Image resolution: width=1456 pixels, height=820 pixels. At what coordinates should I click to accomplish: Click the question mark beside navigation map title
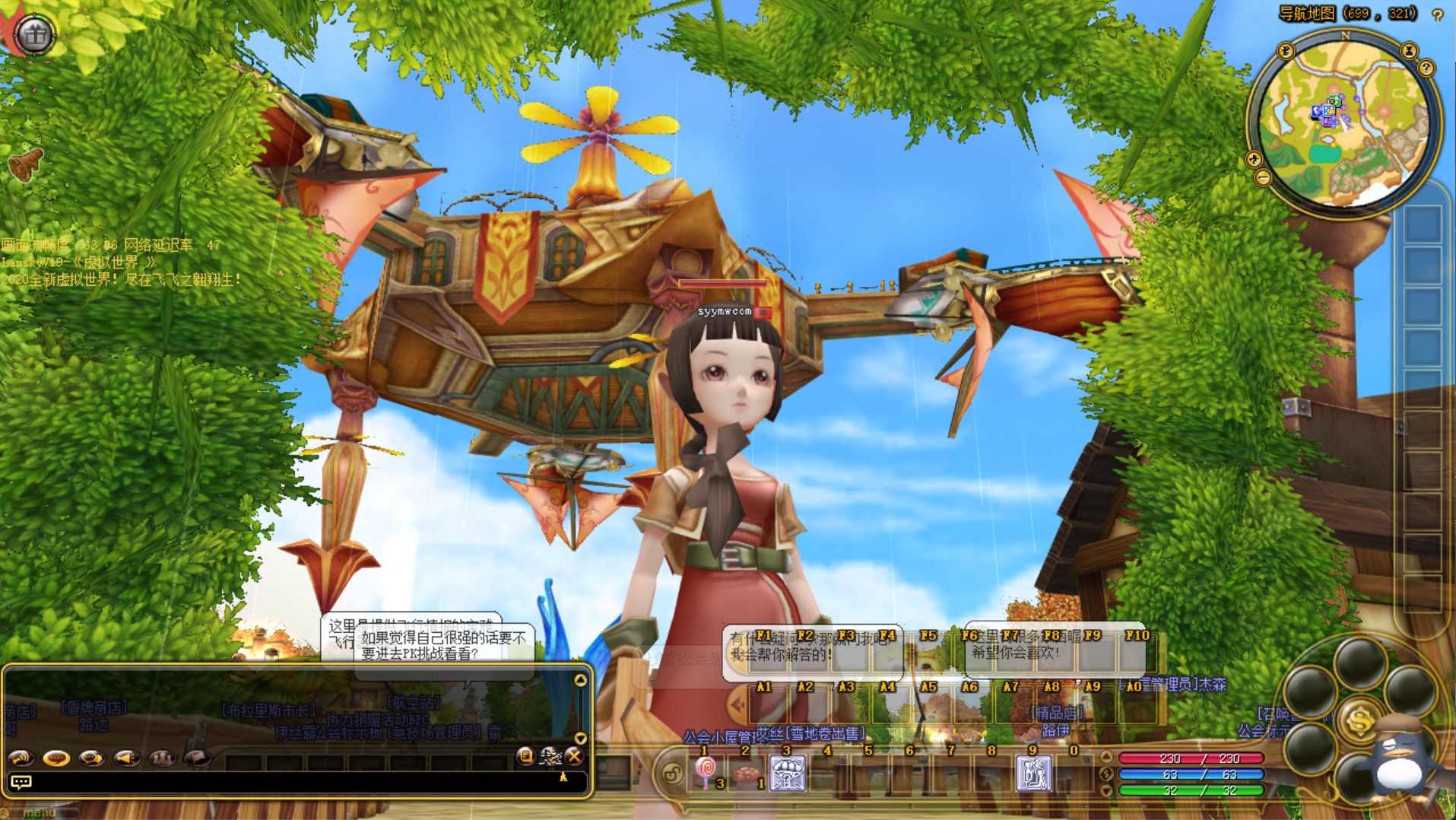[x=1437, y=14]
